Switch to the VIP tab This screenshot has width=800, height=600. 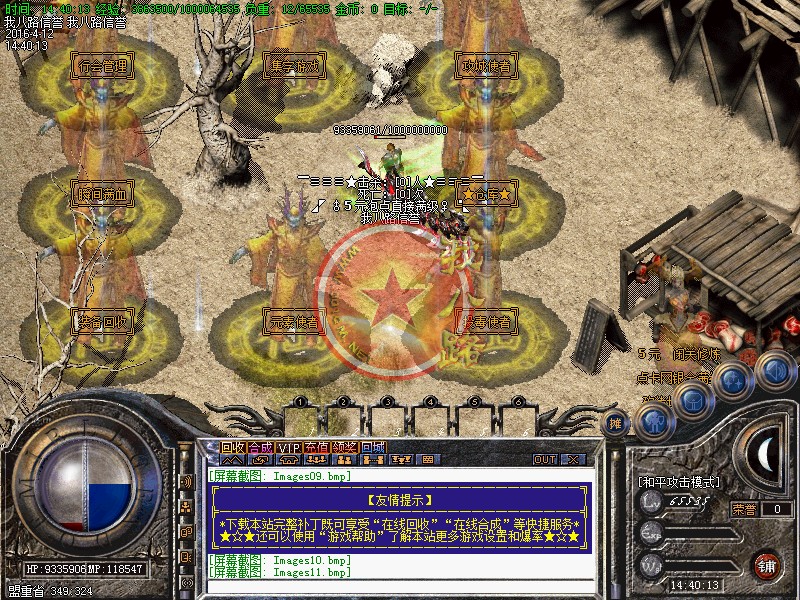pyautogui.click(x=289, y=447)
